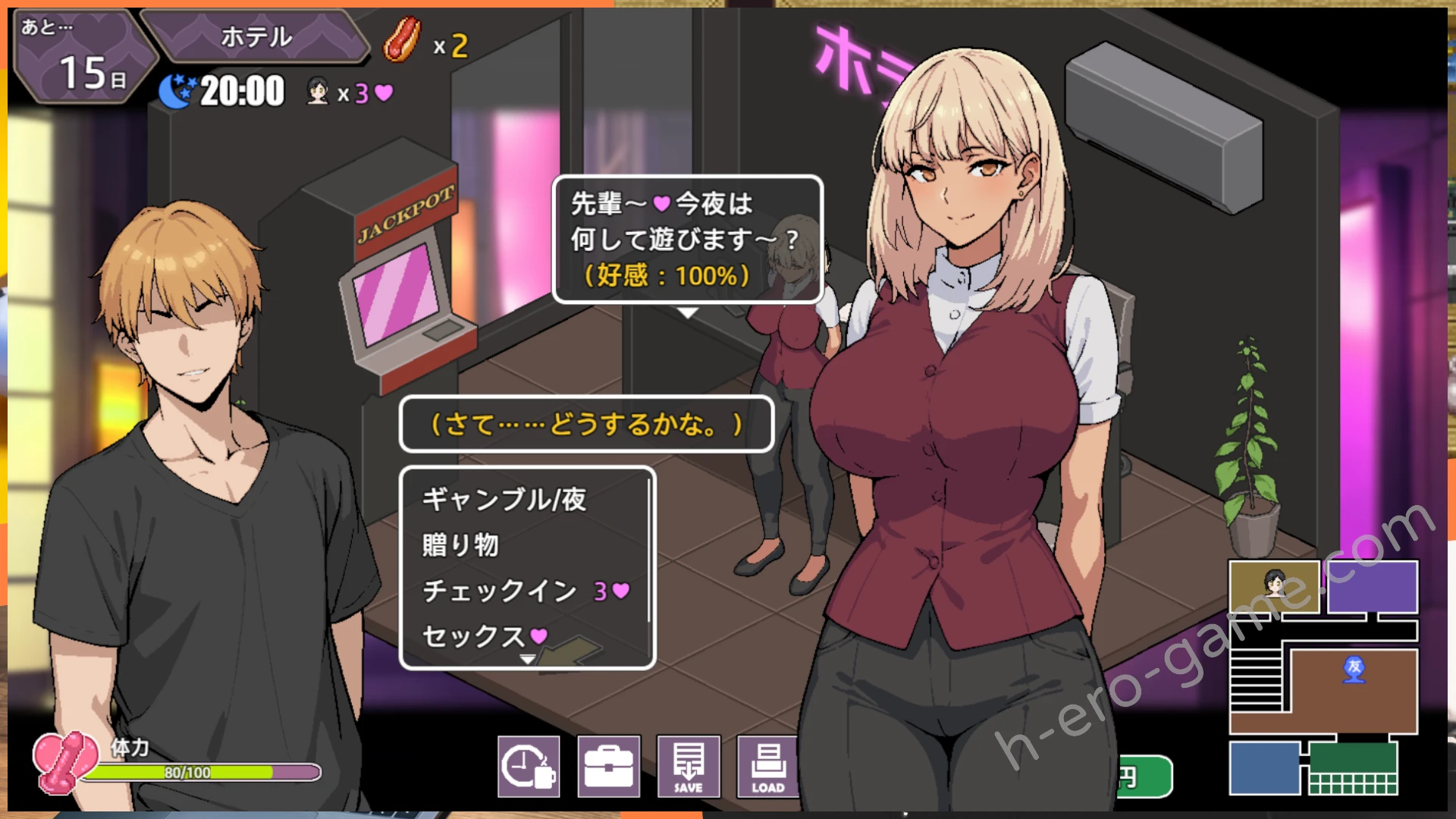1456x819 pixels.
Task: Select the green grid room on minimap
Action: [1353, 768]
